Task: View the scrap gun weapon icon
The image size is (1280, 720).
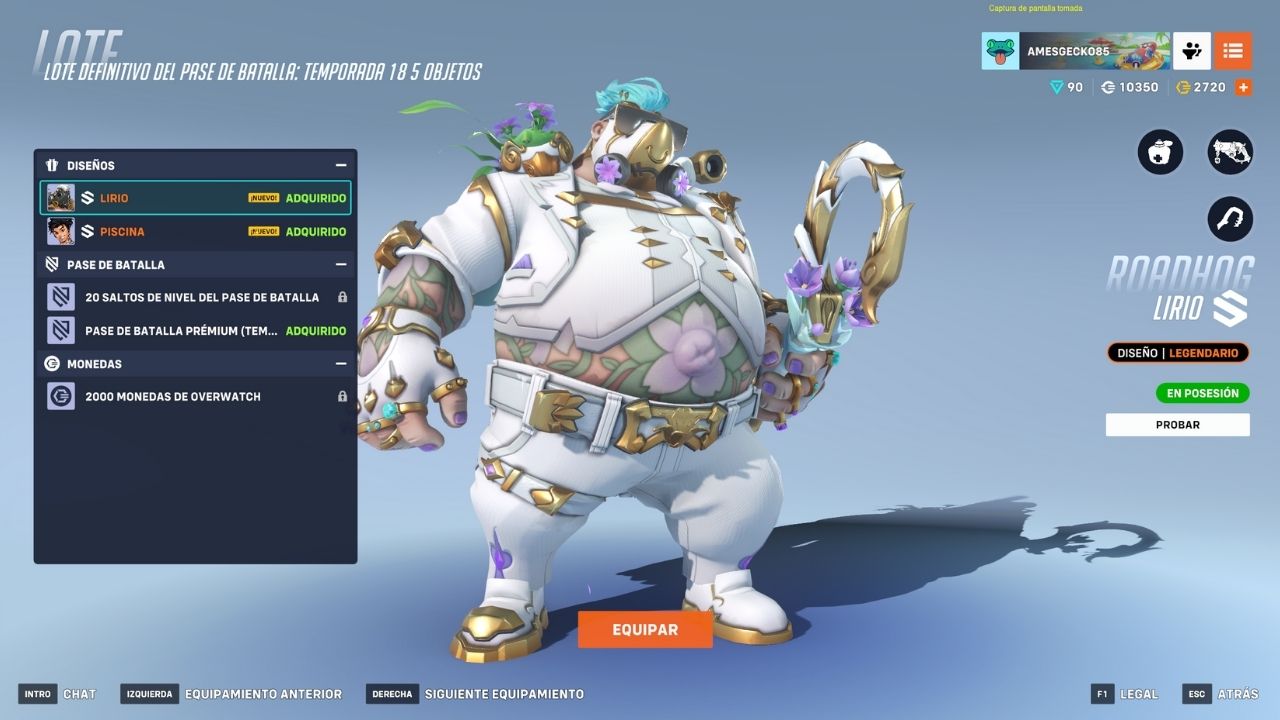Action: point(1230,153)
